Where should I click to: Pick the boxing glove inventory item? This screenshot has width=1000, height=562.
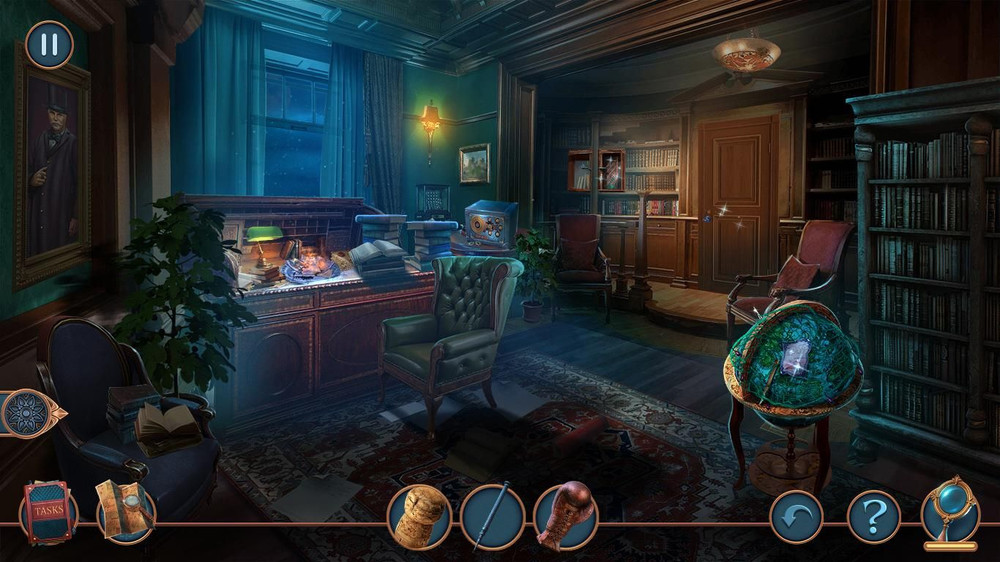(565, 516)
